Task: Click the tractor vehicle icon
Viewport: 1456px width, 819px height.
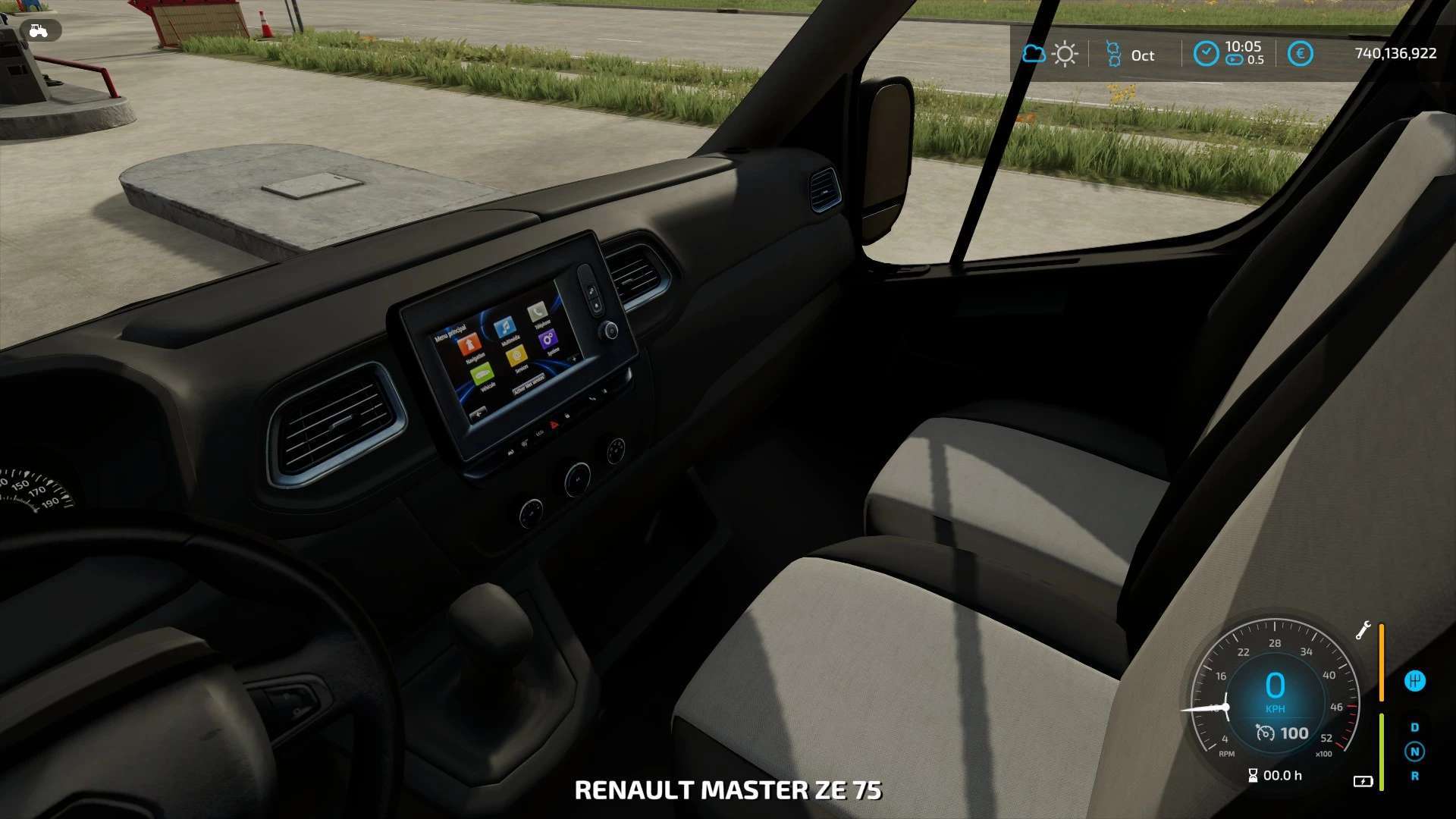Action: click(x=38, y=30)
